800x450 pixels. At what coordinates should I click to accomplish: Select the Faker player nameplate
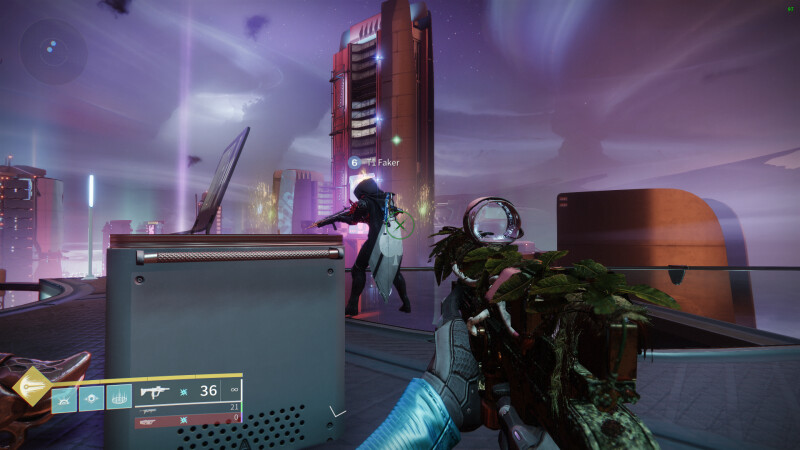click(x=374, y=162)
